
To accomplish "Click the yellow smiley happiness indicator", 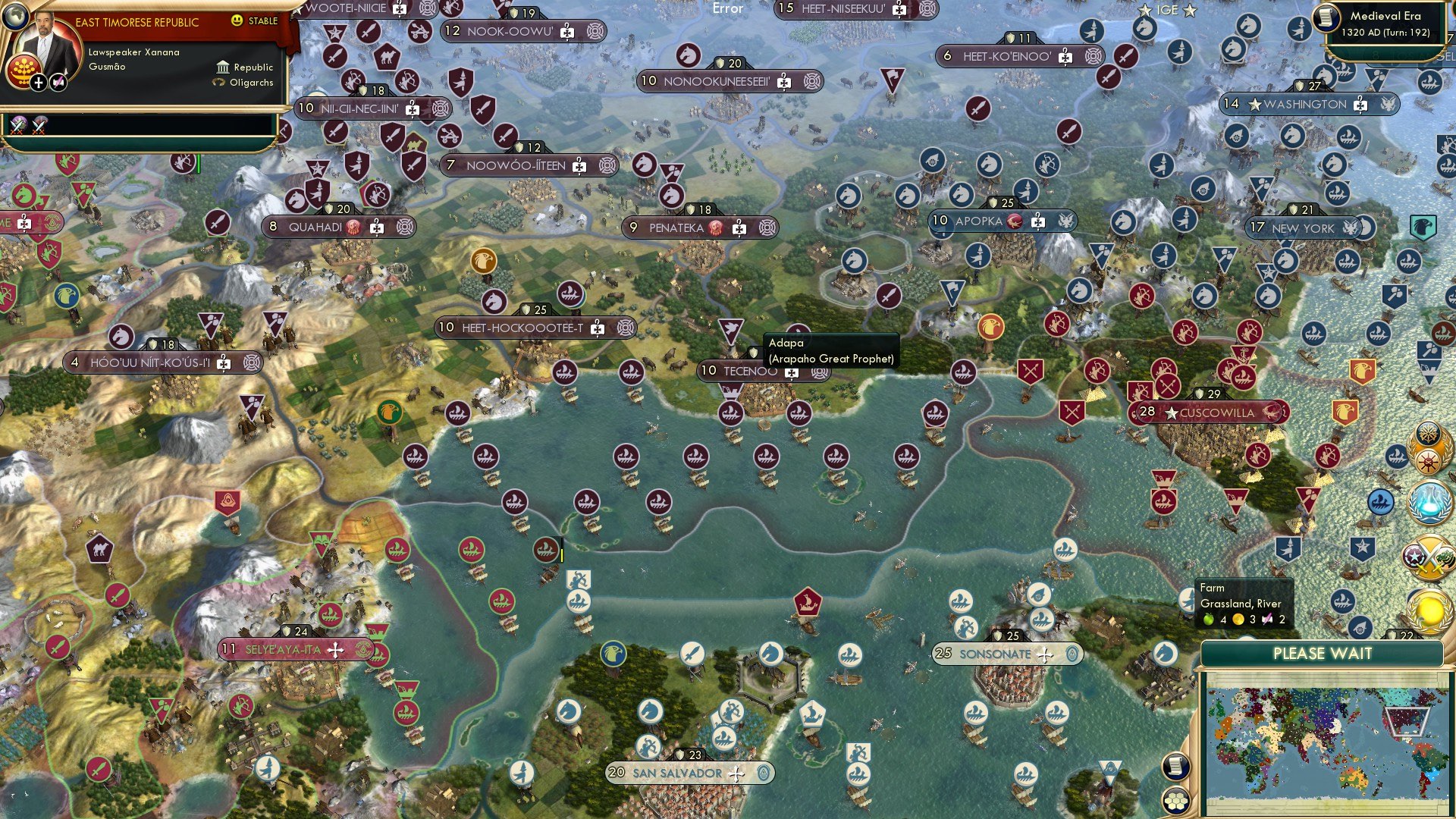I will 237,21.
